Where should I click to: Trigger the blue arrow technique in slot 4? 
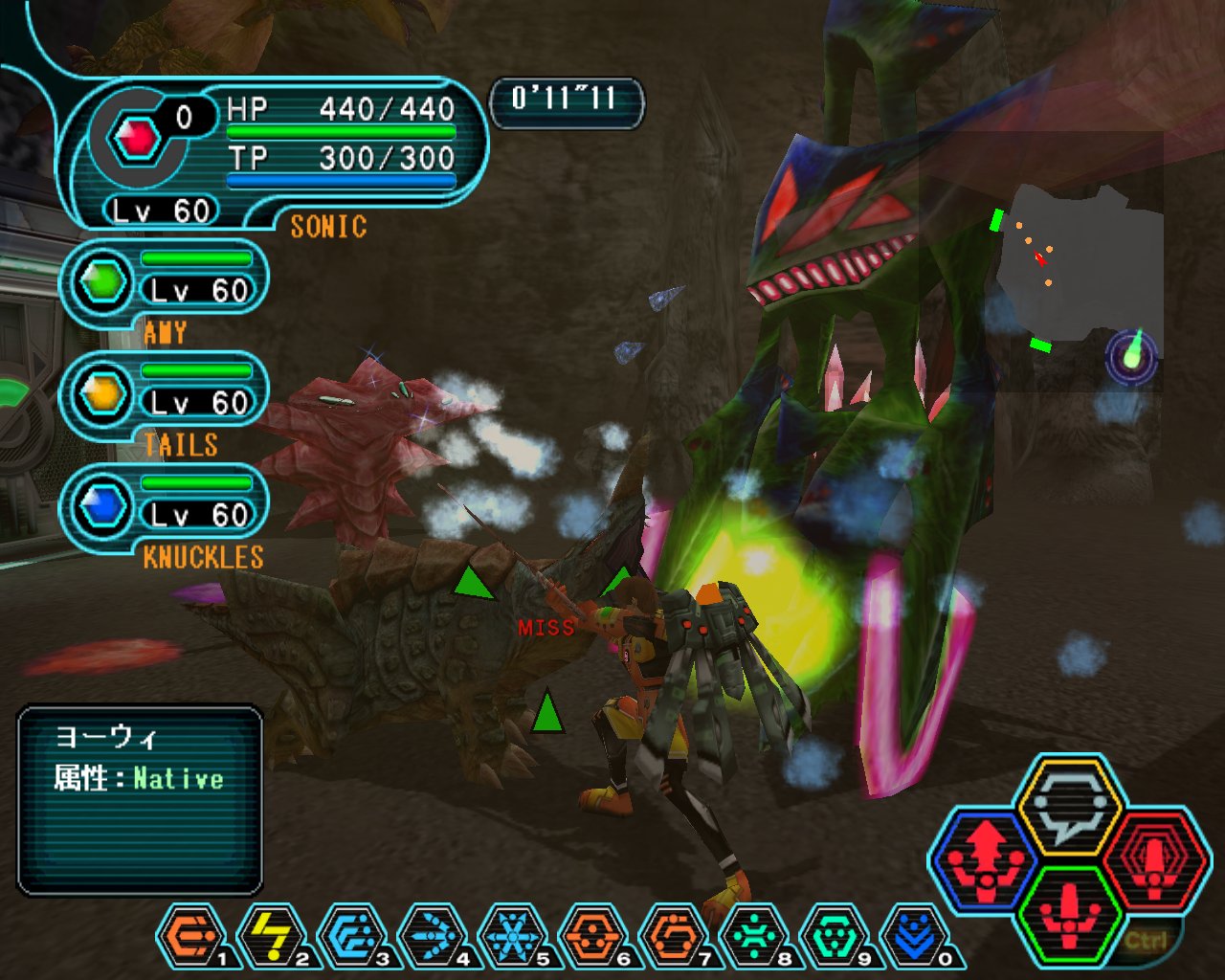432,936
